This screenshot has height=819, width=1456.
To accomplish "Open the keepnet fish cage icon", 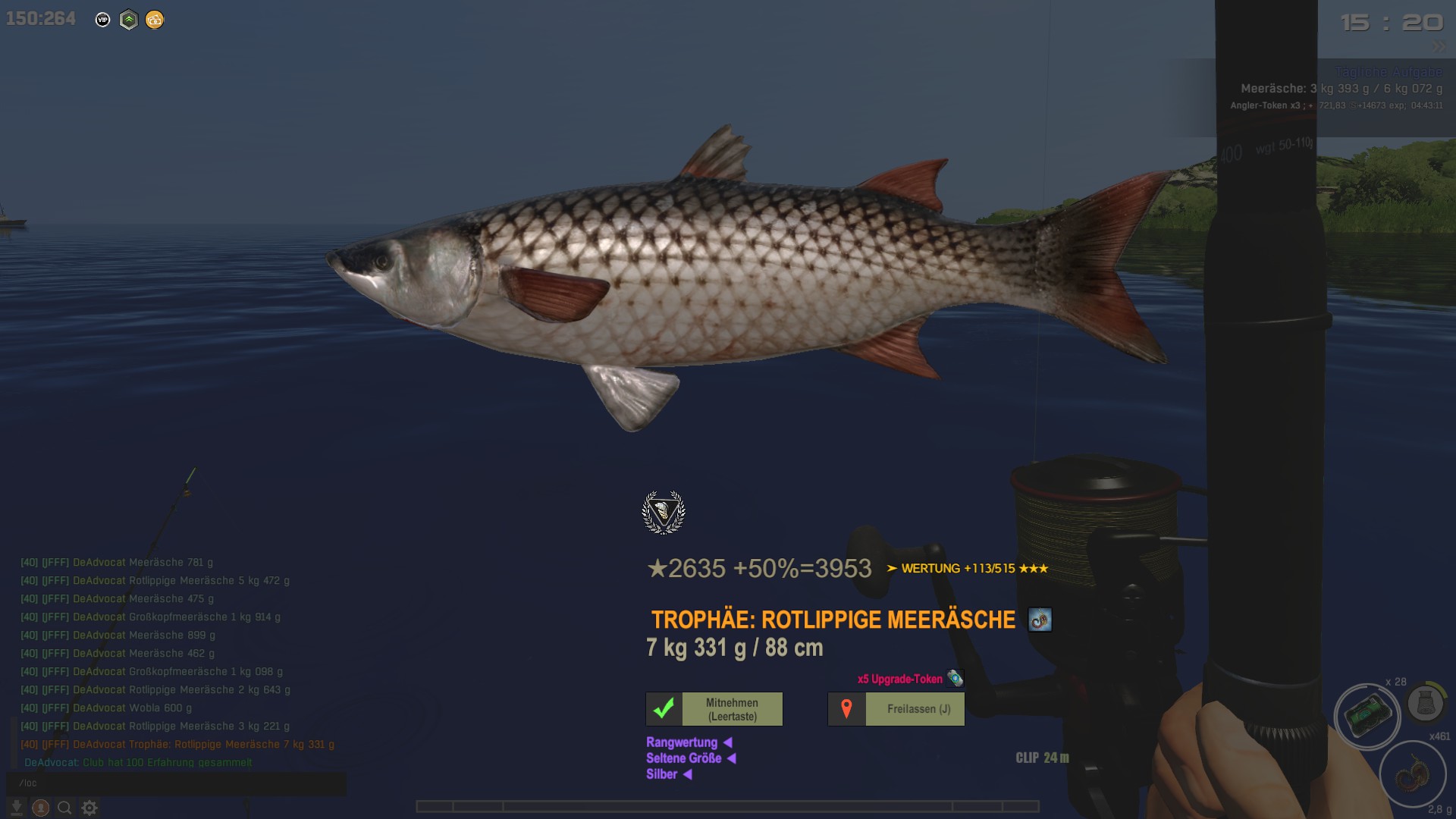I will [x=1426, y=704].
